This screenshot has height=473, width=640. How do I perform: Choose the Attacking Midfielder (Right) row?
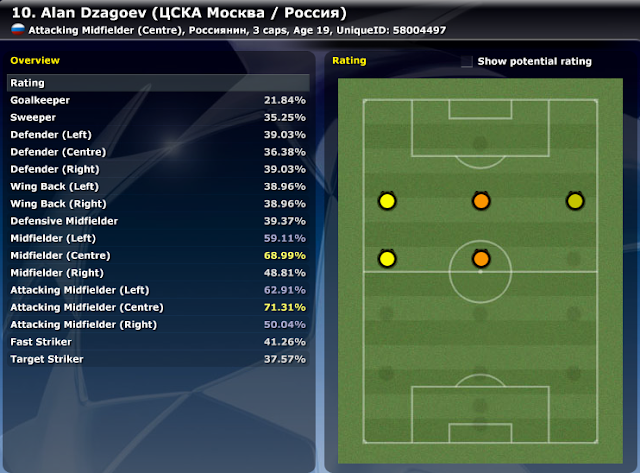tap(158, 325)
